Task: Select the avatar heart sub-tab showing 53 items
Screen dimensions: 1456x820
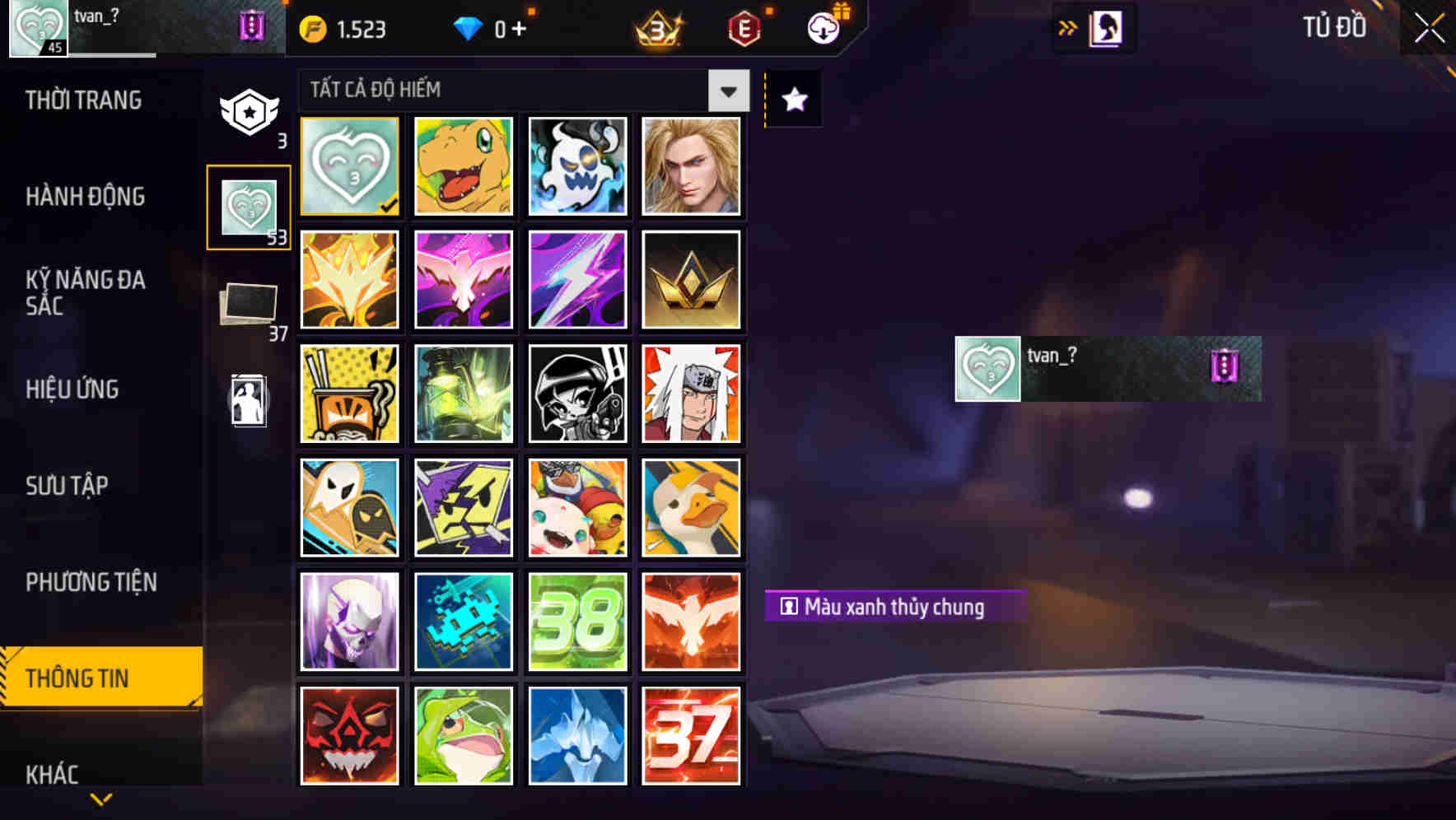Action: click(250, 206)
